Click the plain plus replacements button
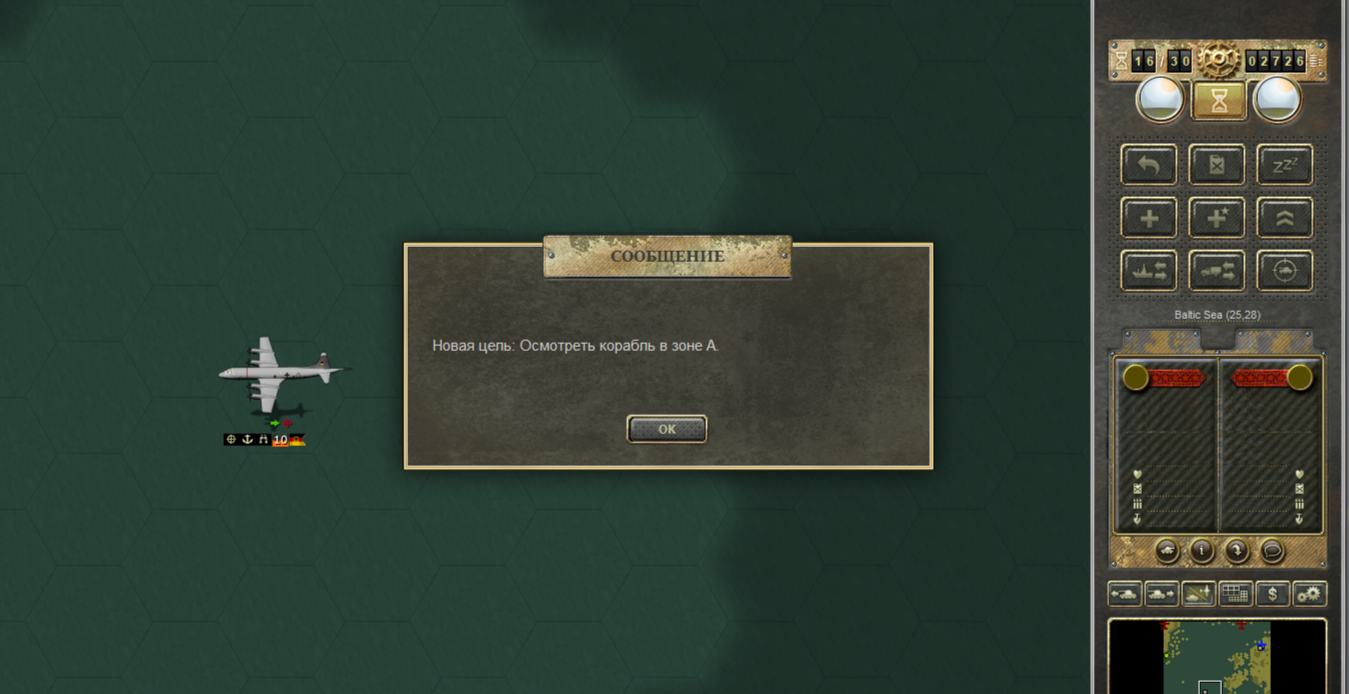The height and width of the screenshot is (694, 1349). pos(1149,218)
